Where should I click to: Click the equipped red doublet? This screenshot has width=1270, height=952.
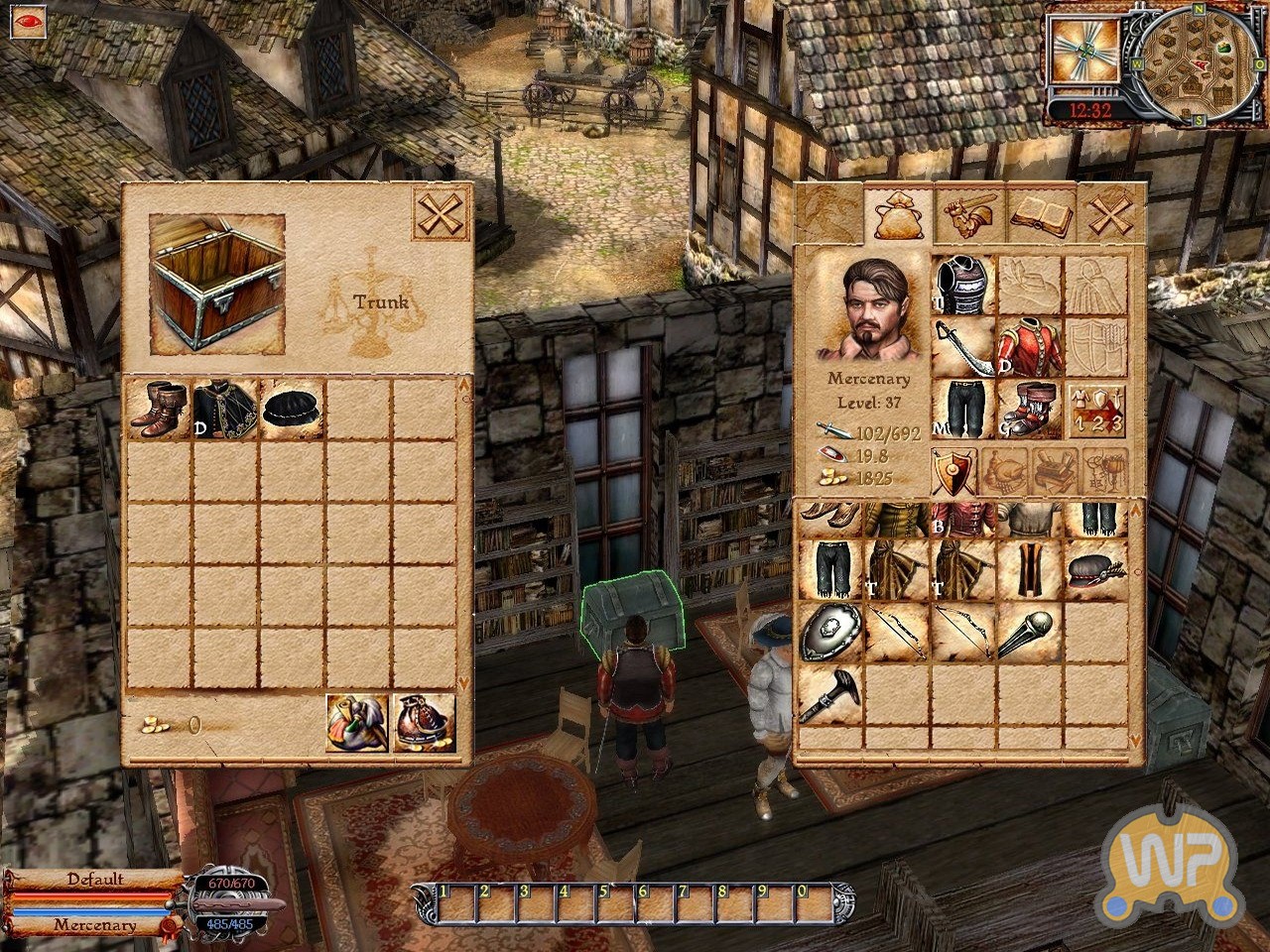(x=1029, y=347)
